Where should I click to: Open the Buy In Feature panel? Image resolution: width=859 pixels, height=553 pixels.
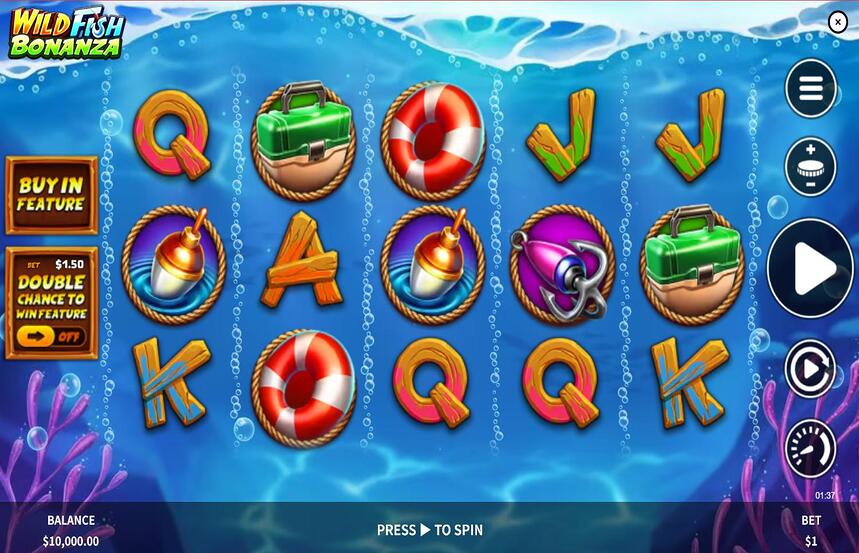coord(51,195)
